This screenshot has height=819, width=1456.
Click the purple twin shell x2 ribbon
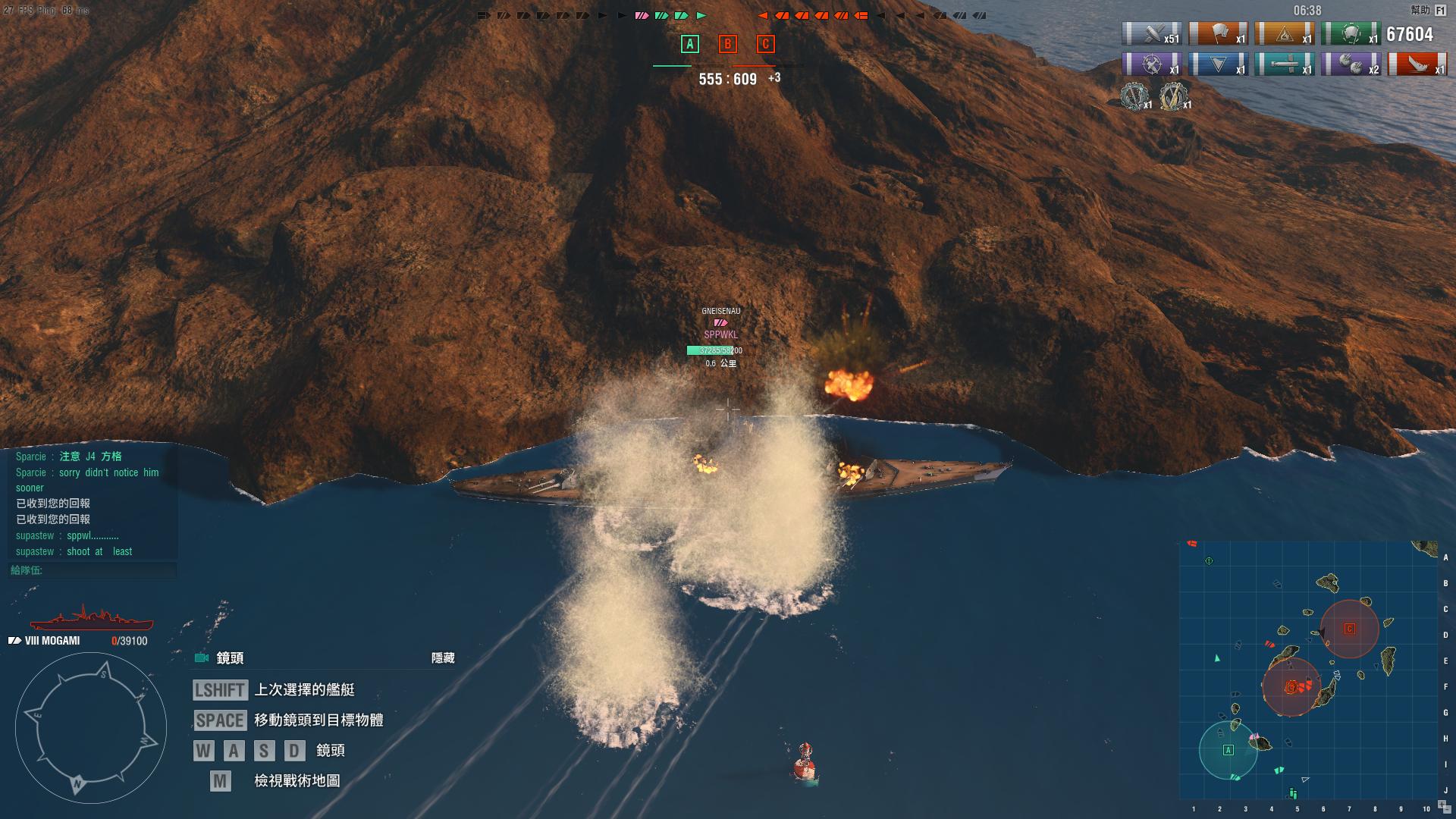point(1351,64)
